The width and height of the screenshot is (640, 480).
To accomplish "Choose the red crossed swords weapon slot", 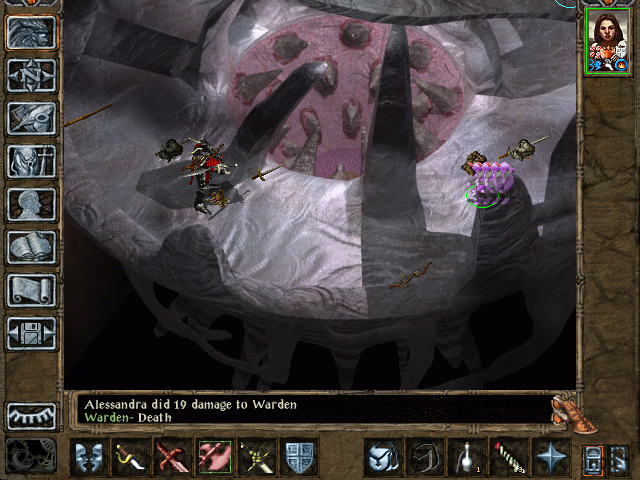I will pyautogui.click(x=172, y=456).
